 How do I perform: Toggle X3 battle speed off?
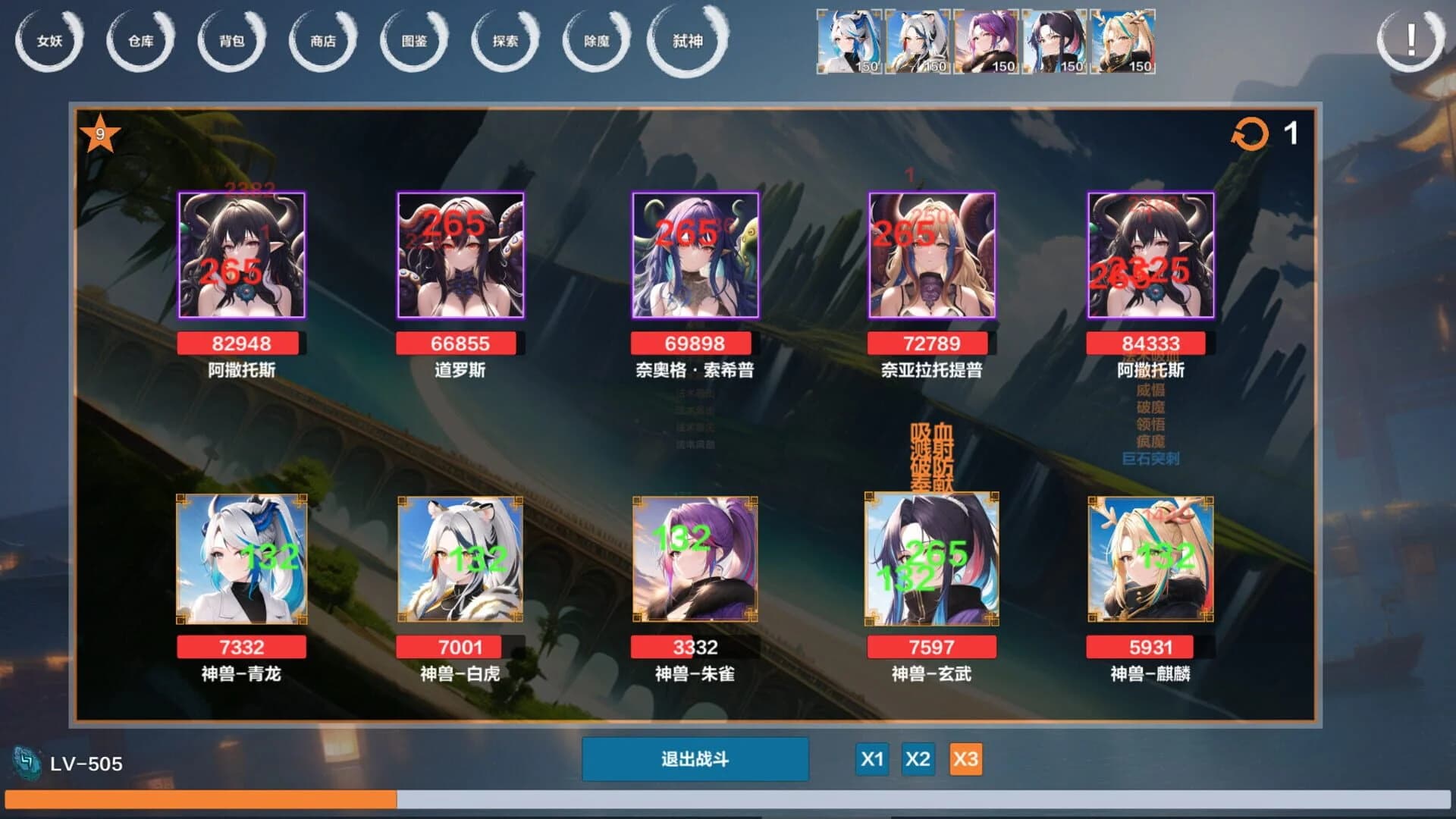pyautogui.click(x=966, y=758)
